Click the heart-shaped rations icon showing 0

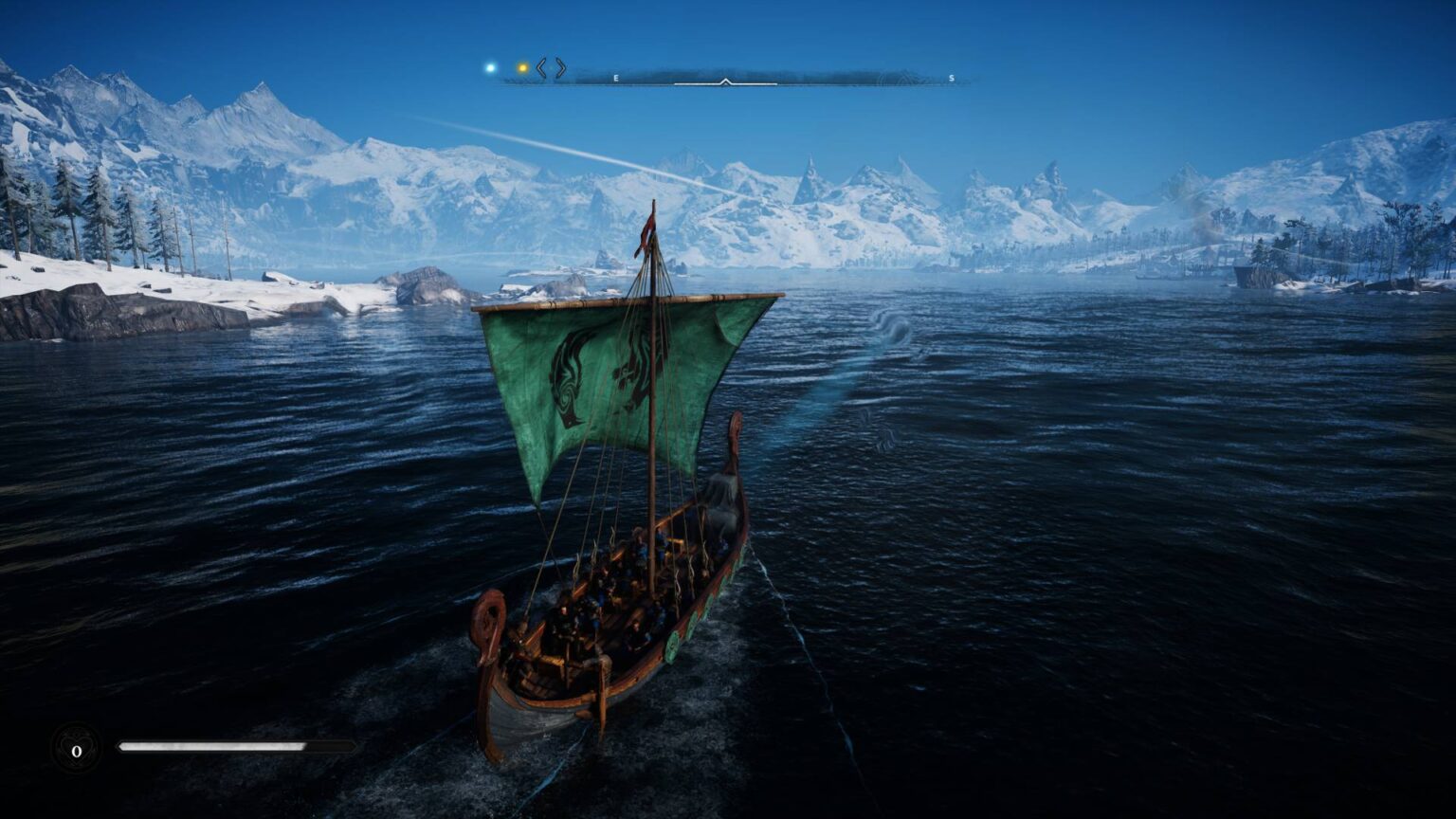tap(75, 749)
